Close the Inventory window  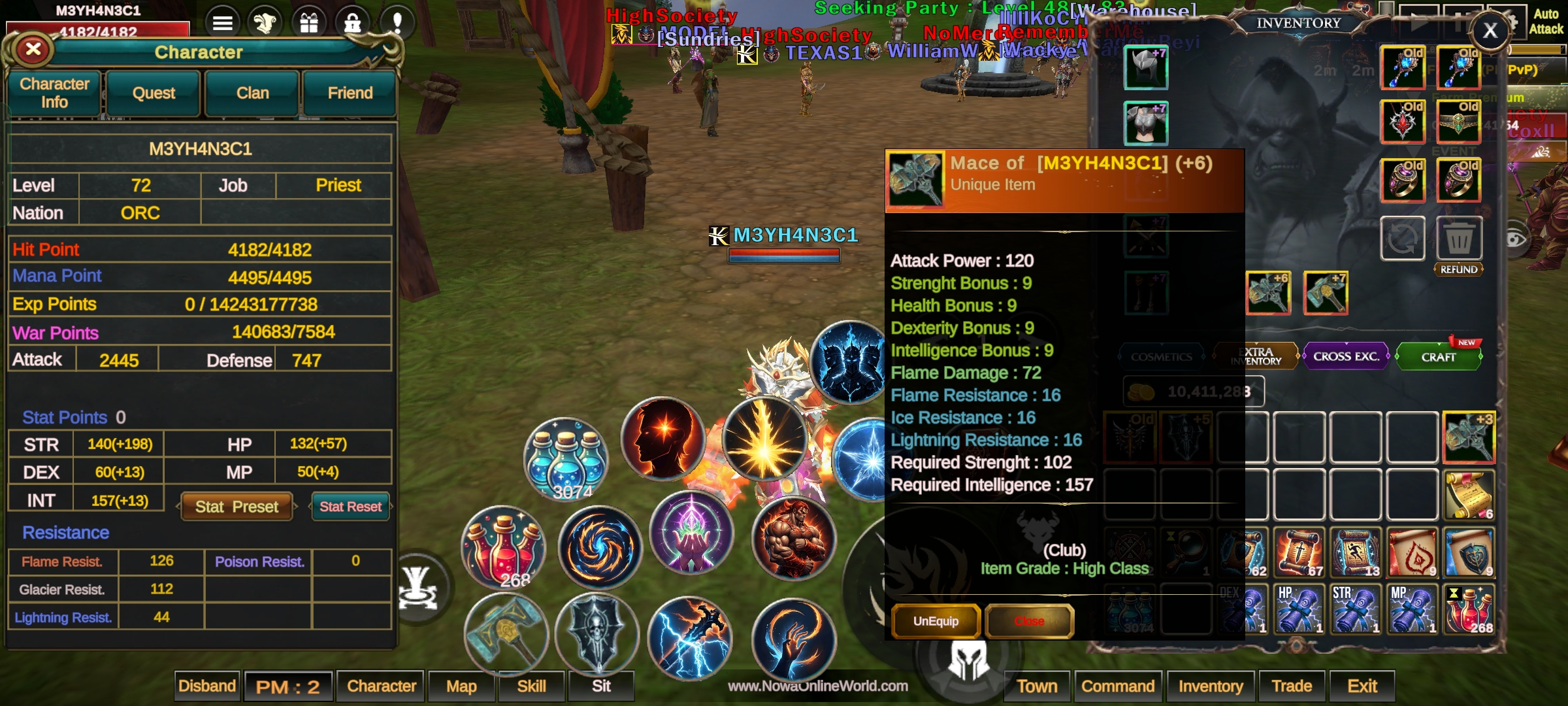(x=1490, y=30)
